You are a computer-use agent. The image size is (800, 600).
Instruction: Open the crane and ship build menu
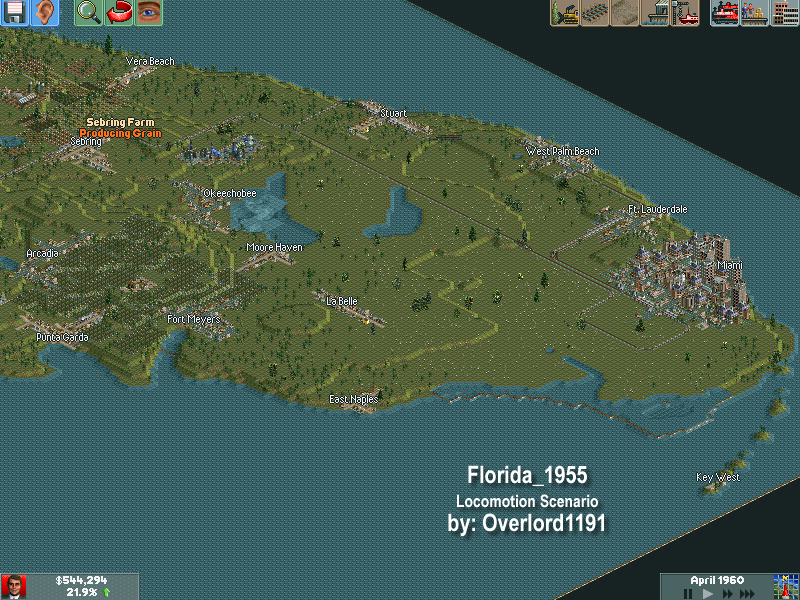click(x=685, y=13)
